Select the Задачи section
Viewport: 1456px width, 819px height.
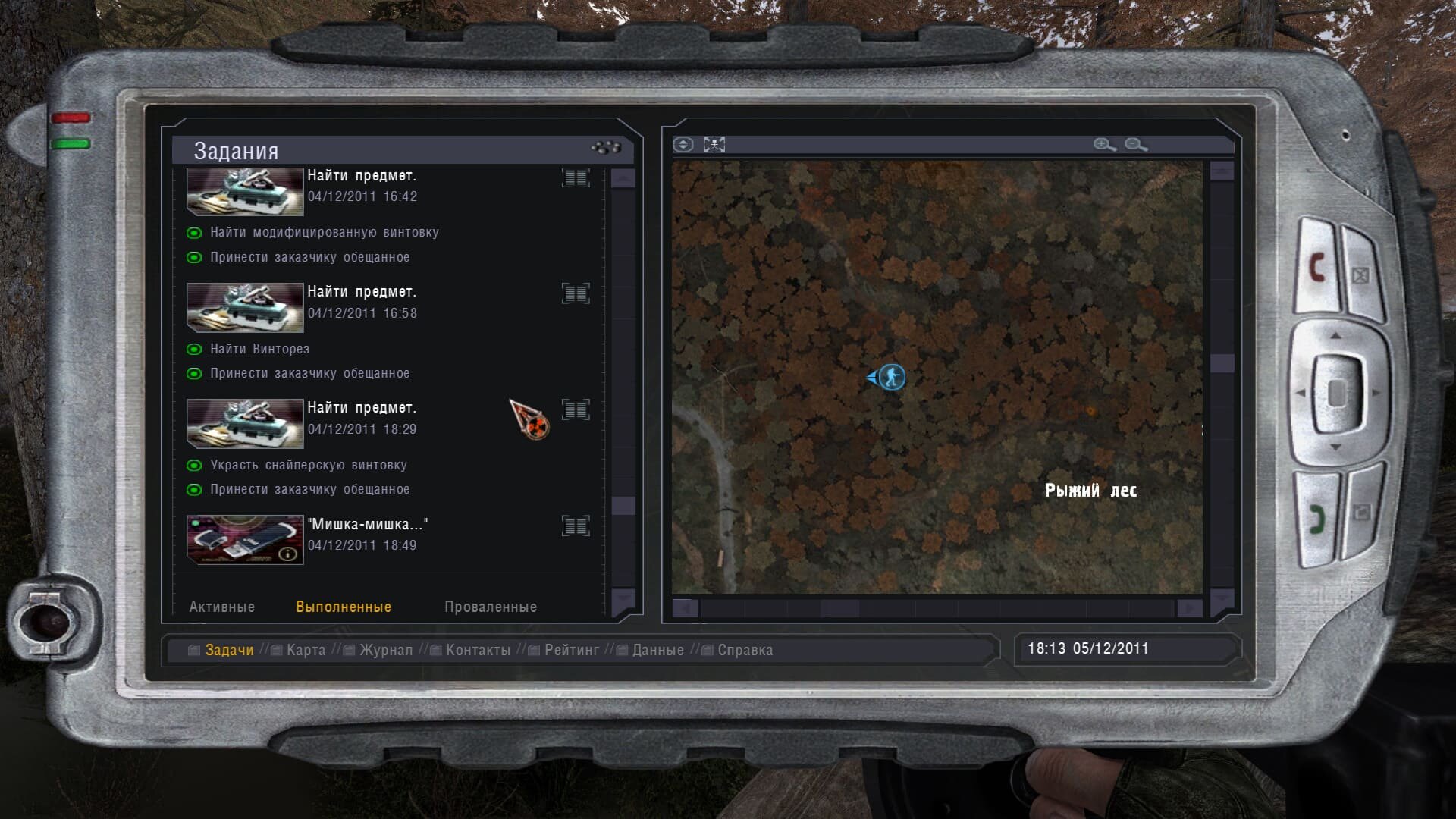(229, 650)
